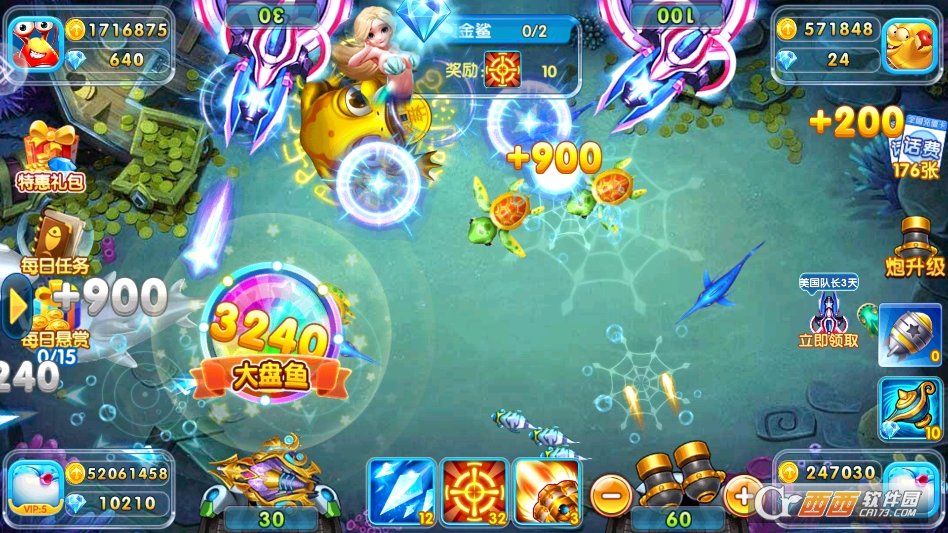Open the 话费 phone credit tickets
Viewport: 948px width, 533px height.
coord(912,150)
